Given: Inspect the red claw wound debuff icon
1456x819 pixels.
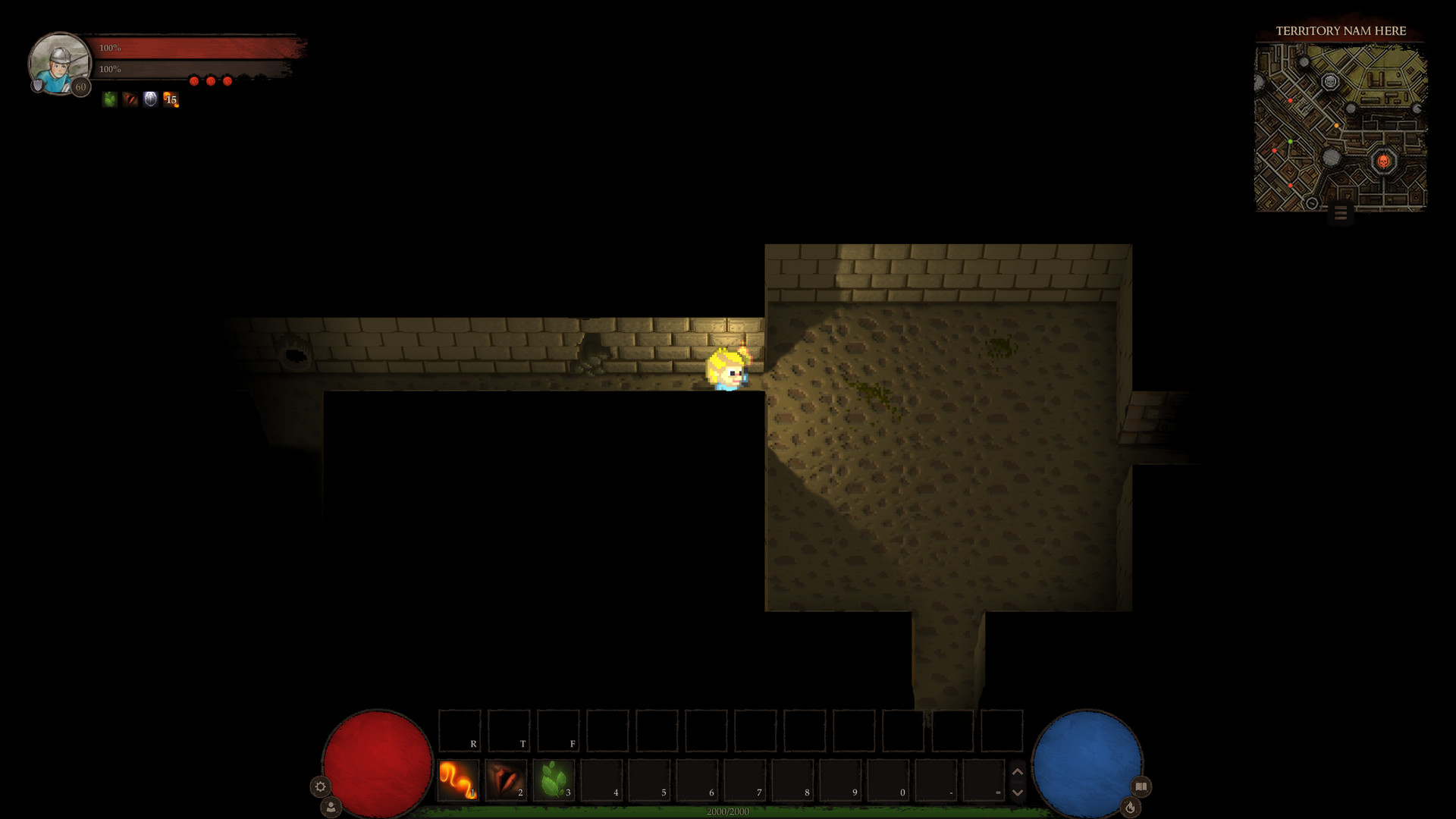Looking at the screenshot, I should [x=129, y=99].
